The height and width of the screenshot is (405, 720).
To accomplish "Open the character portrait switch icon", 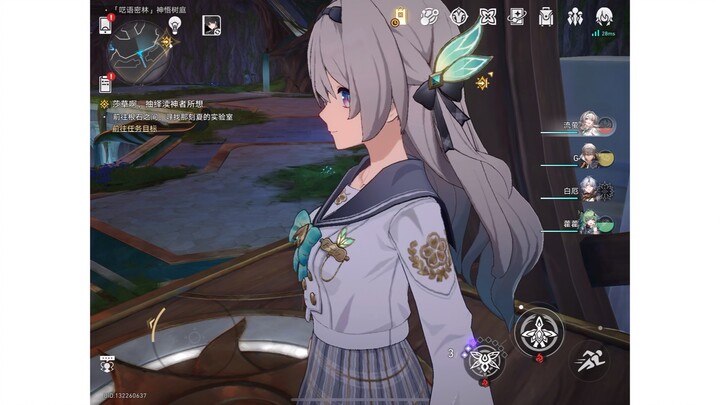I will (212, 25).
